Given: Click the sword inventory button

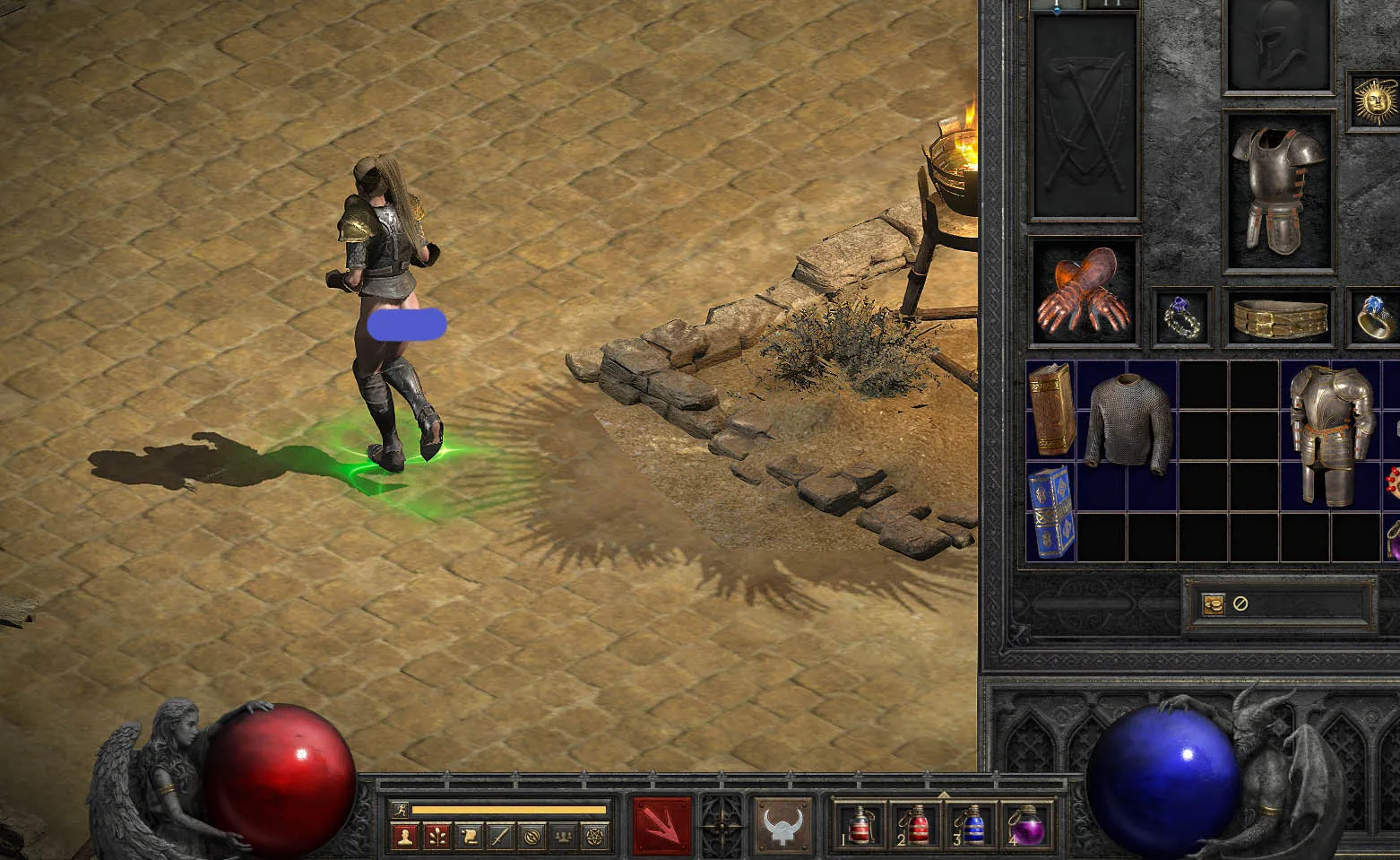Looking at the screenshot, I should pyautogui.click(x=500, y=837).
